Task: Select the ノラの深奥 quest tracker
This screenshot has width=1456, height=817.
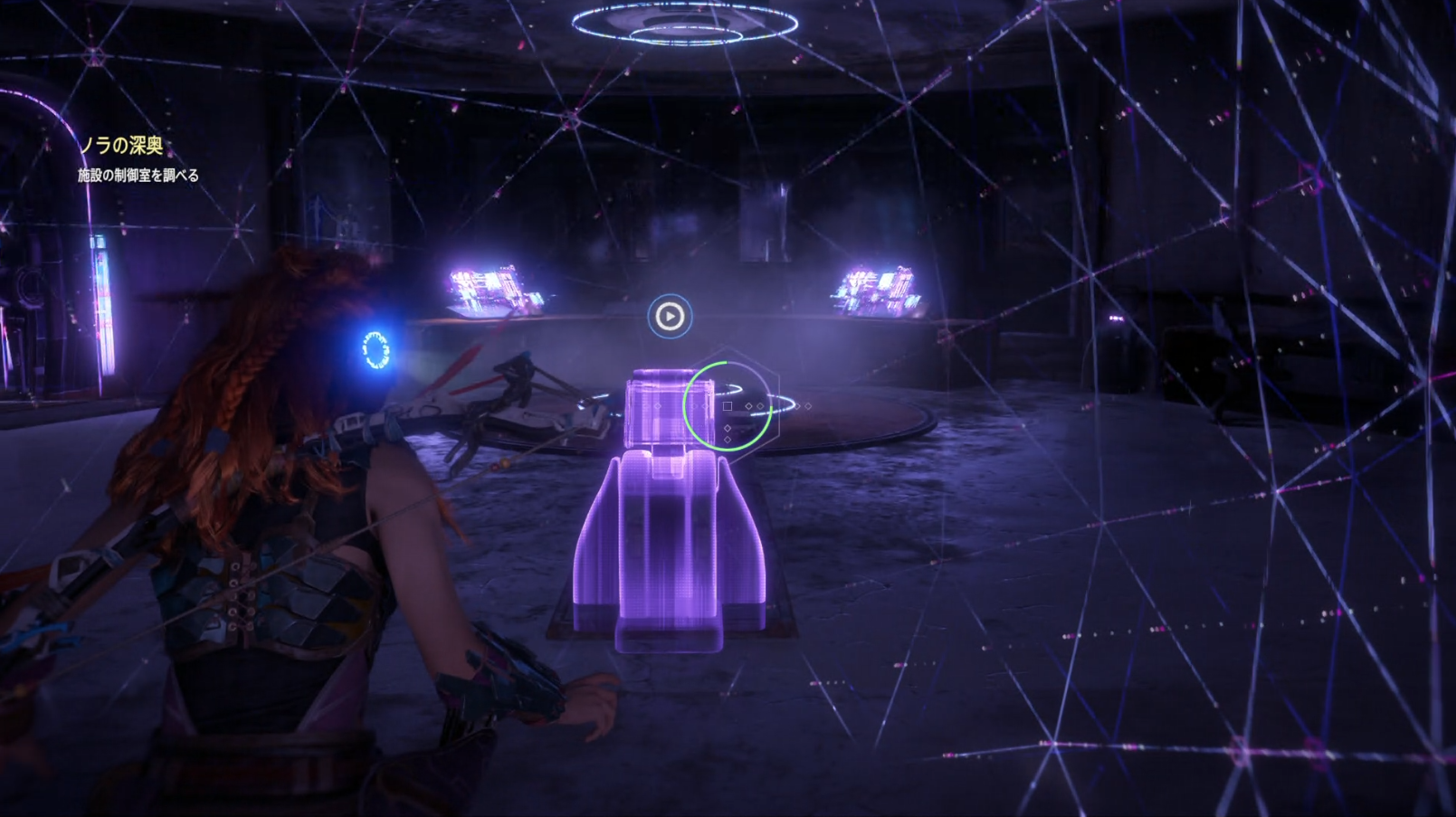Action: tap(122, 146)
